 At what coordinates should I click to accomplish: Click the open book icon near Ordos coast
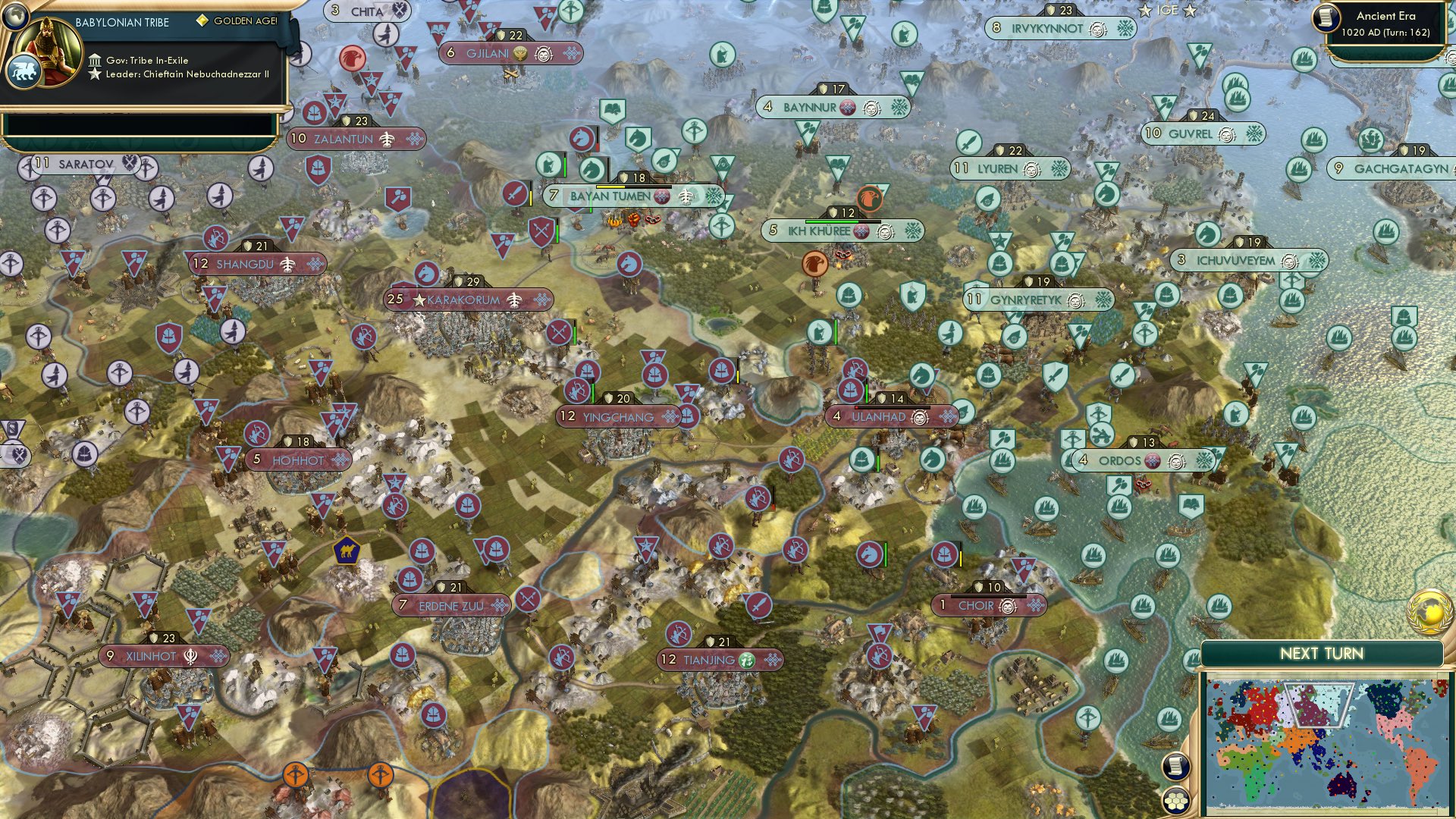click(1191, 503)
